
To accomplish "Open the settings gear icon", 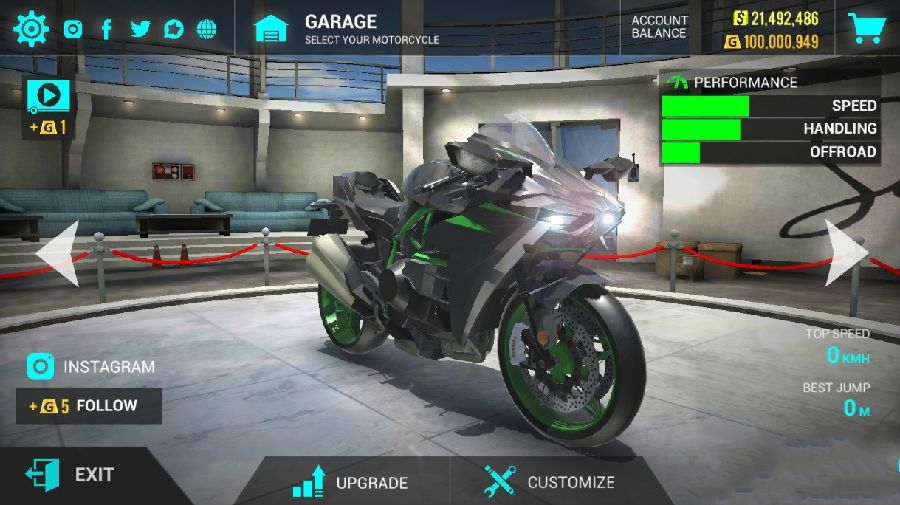I will click(x=31, y=29).
